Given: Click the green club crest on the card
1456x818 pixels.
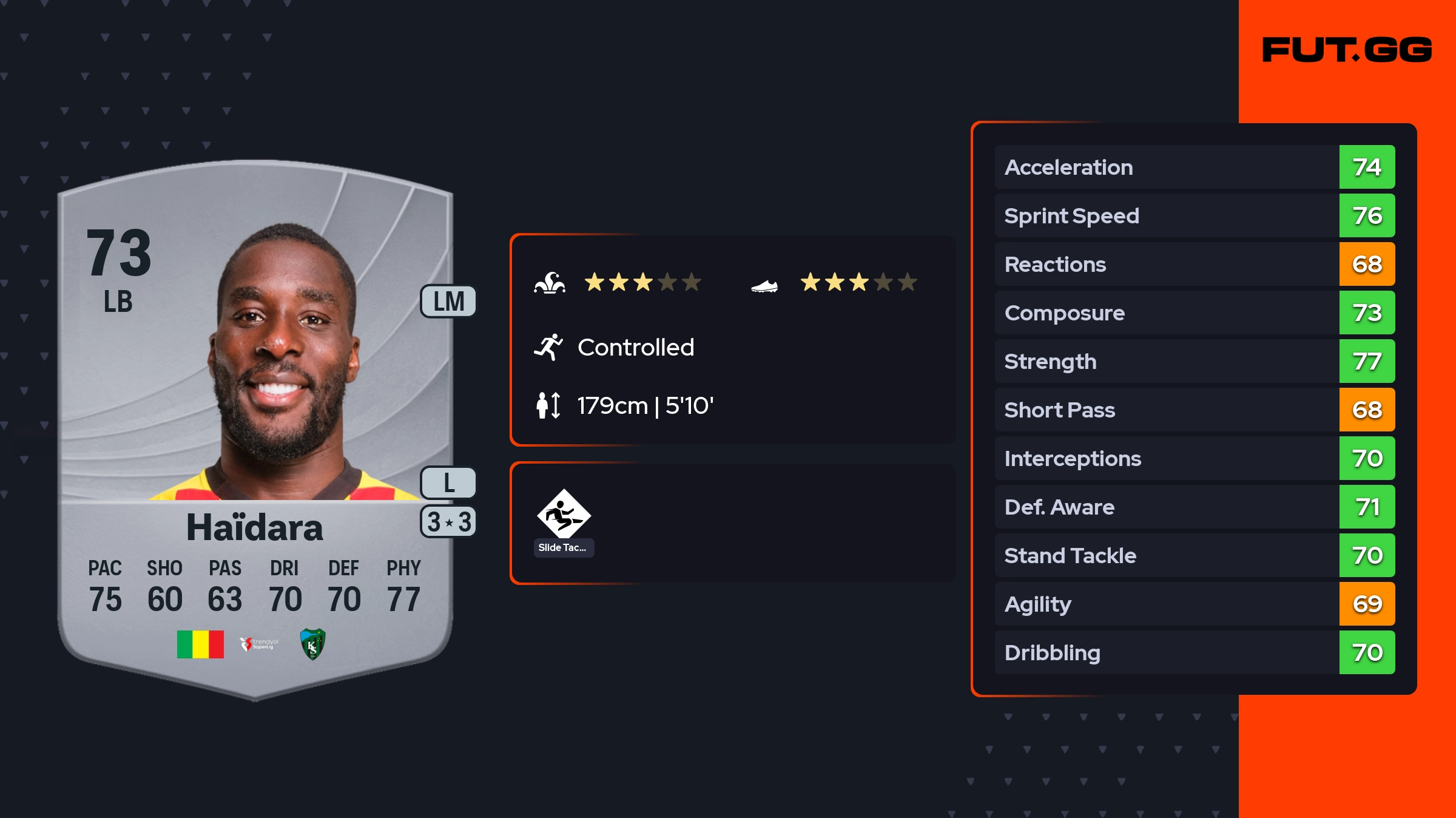Looking at the screenshot, I should click(x=313, y=644).
